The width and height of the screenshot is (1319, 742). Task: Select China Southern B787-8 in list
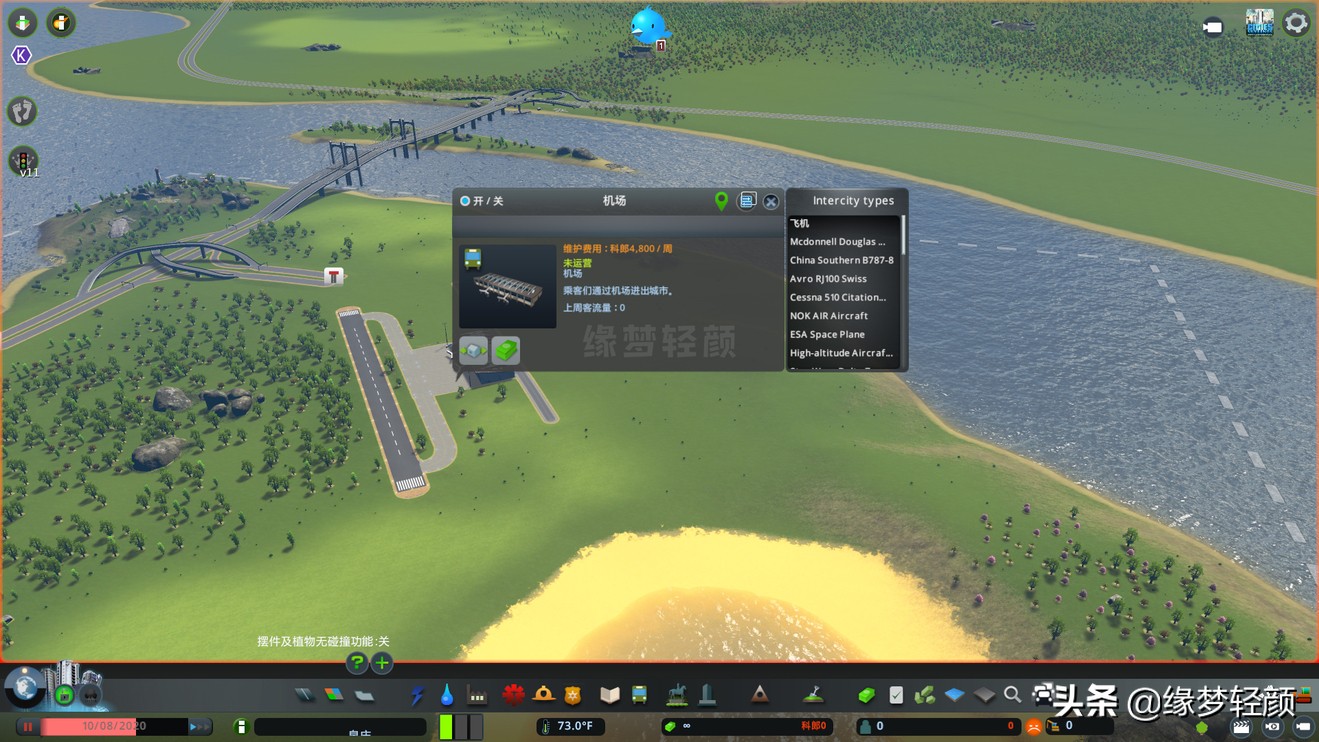tap(841, 260)
